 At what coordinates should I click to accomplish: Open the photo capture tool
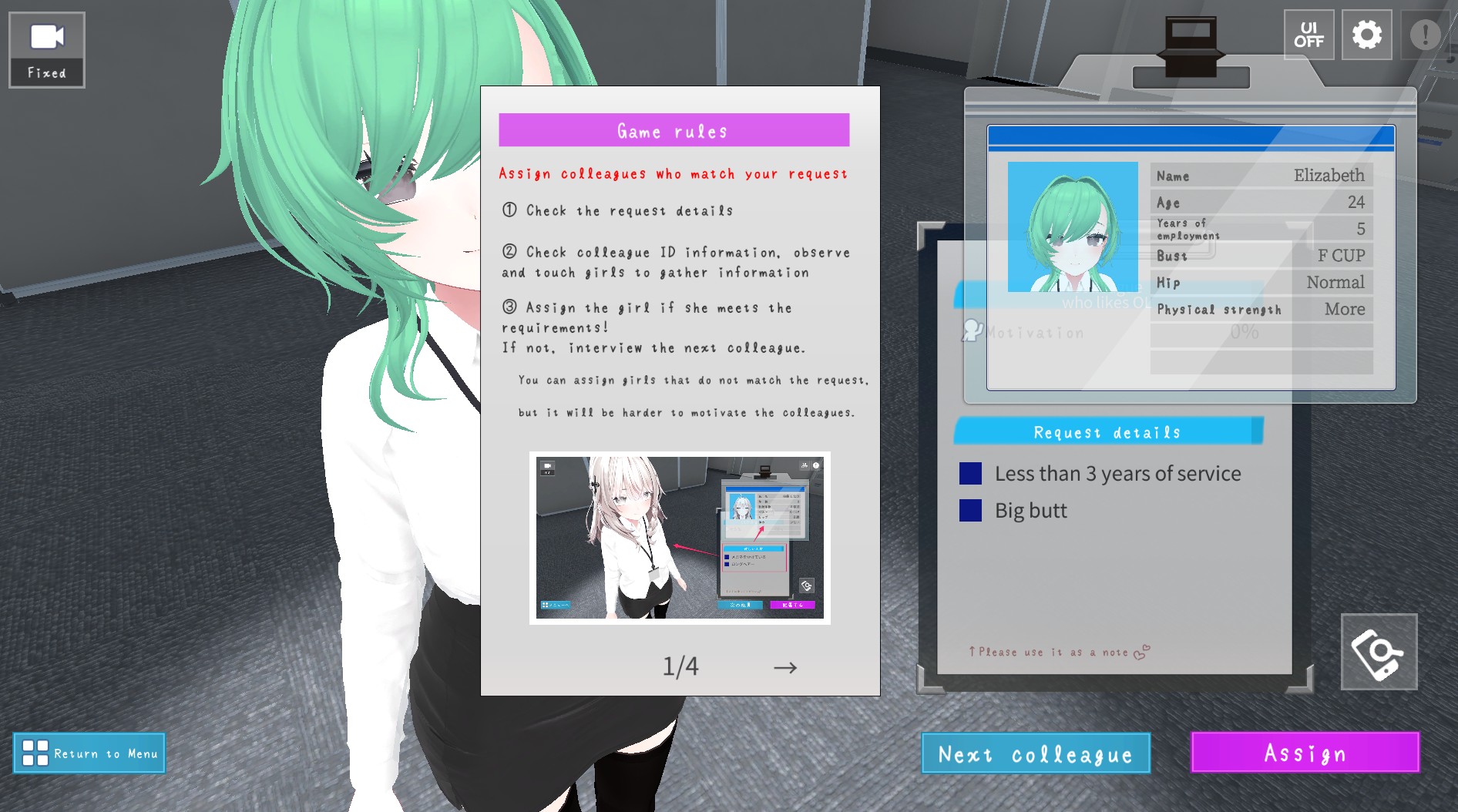pos(1379,652)
